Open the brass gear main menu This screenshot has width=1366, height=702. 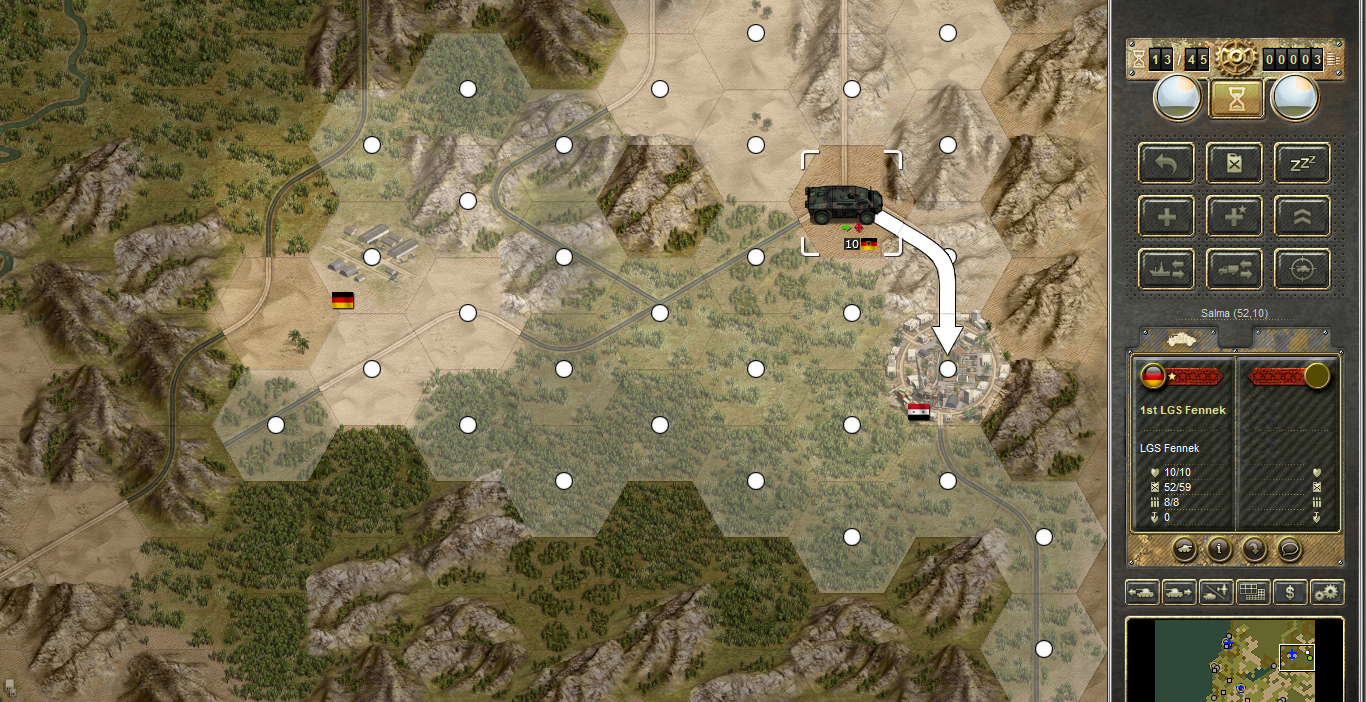tap(1235, 60)
